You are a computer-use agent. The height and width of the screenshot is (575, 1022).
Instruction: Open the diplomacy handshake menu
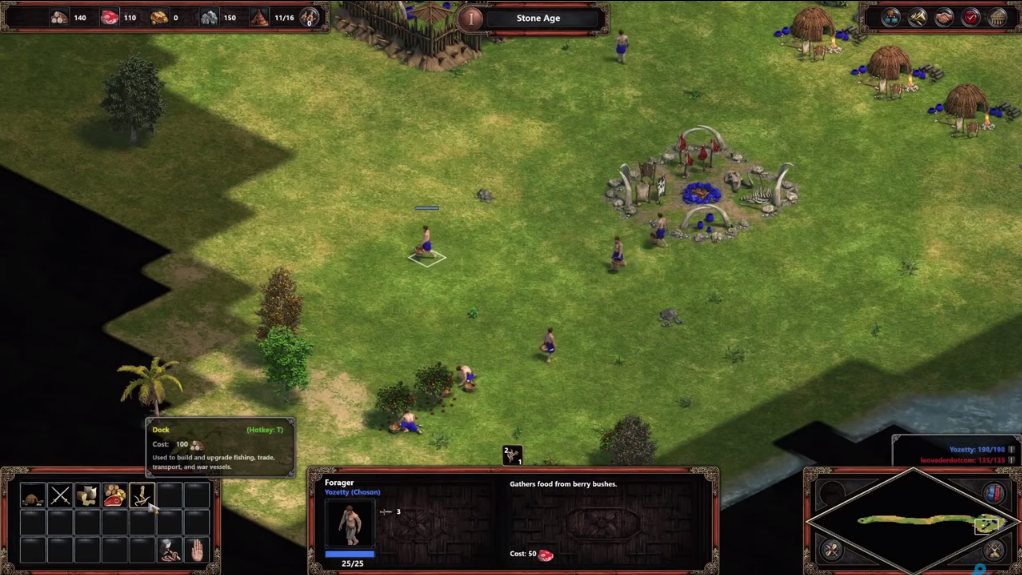pos(944,18)
